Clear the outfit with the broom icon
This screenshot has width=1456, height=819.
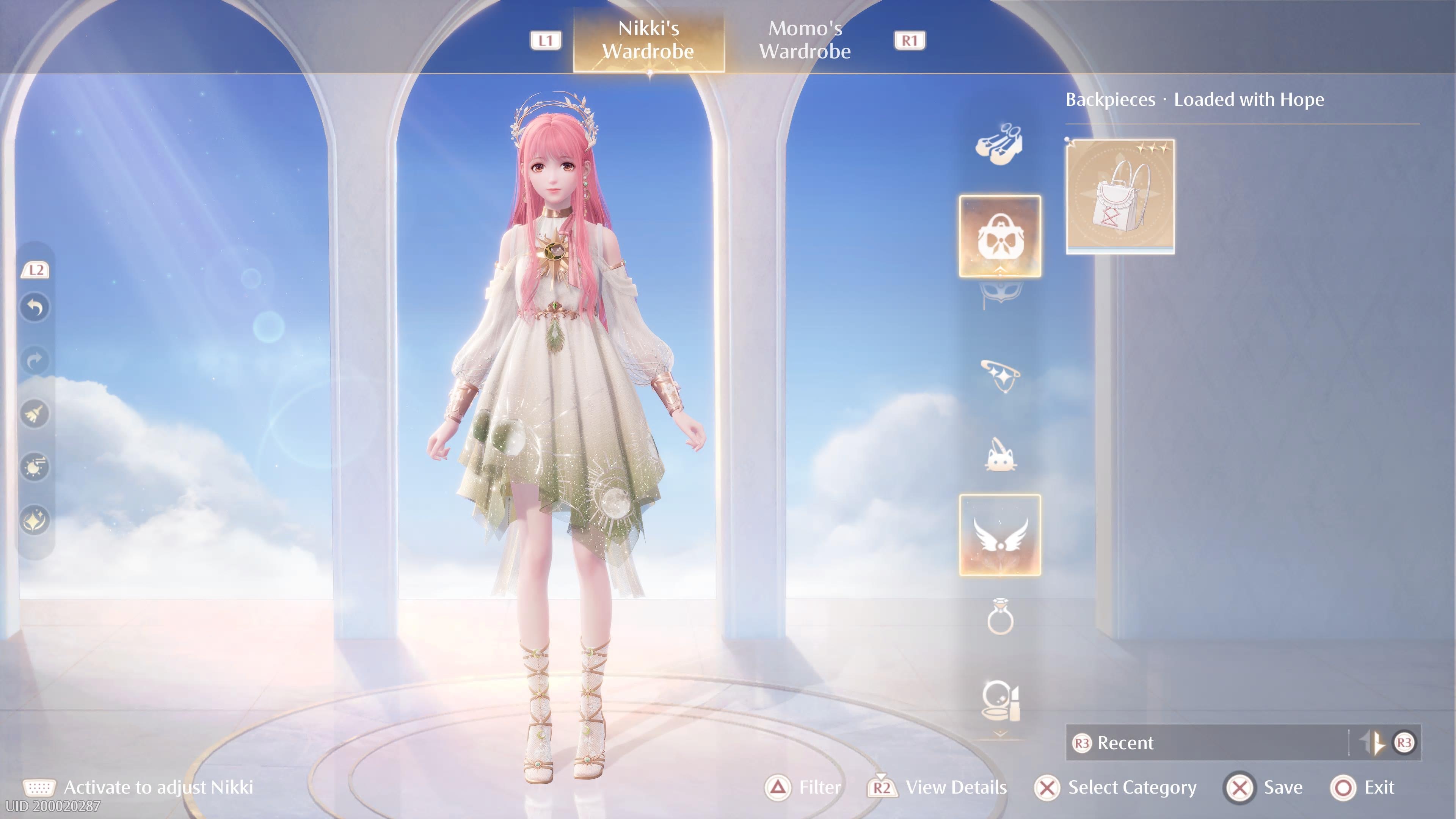[x=35, y=414]
